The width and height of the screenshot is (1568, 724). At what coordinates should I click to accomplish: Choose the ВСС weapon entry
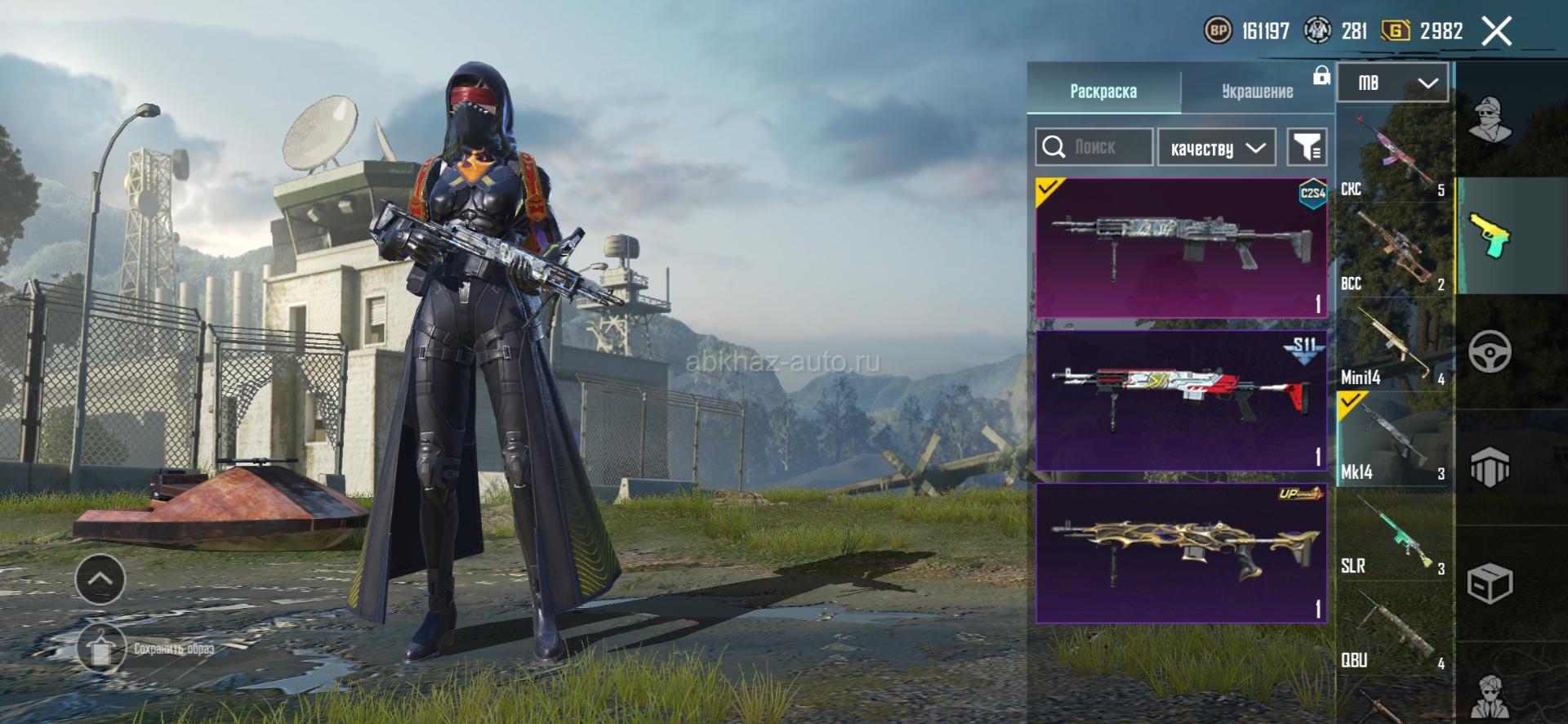(x=1395, y=249)
